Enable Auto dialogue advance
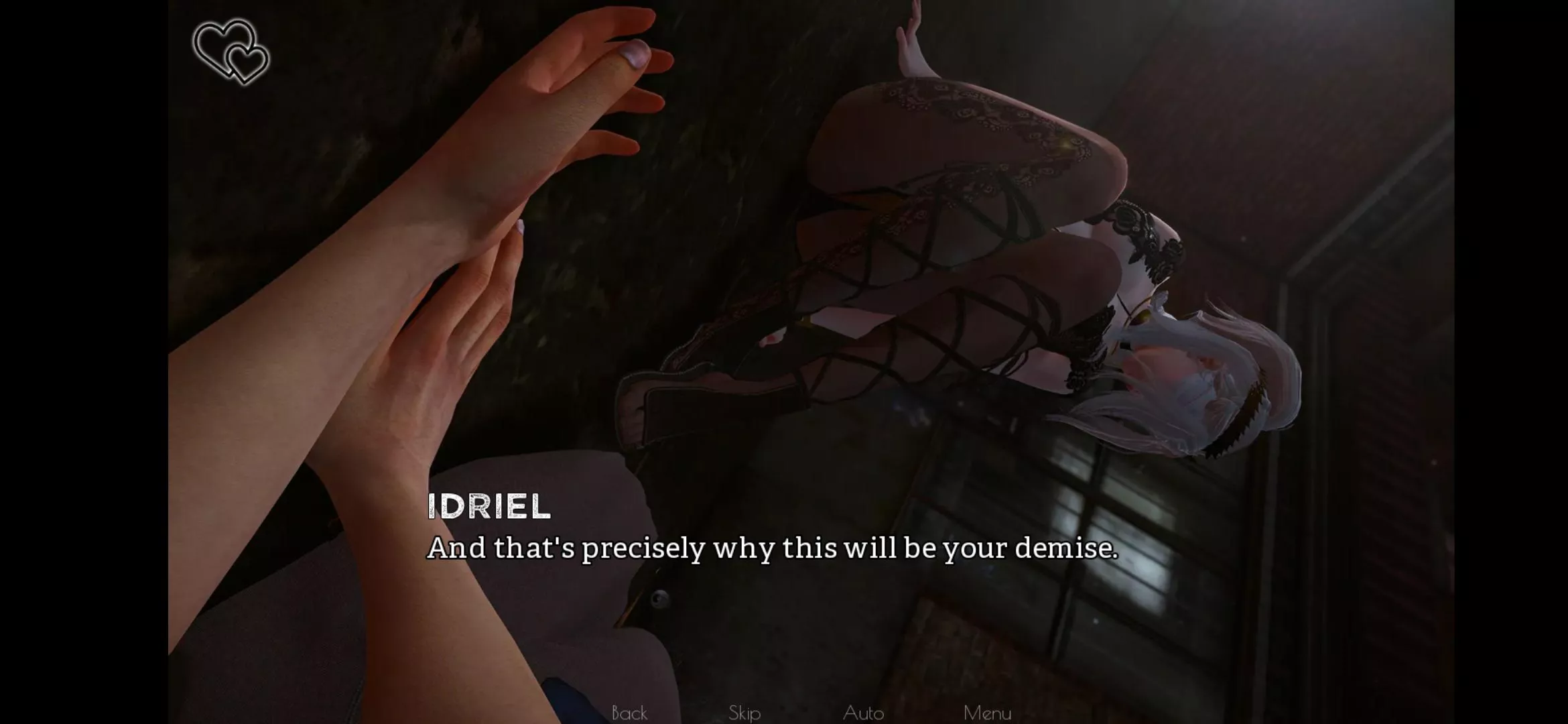 pyautogui.click(x=863, y=712)
